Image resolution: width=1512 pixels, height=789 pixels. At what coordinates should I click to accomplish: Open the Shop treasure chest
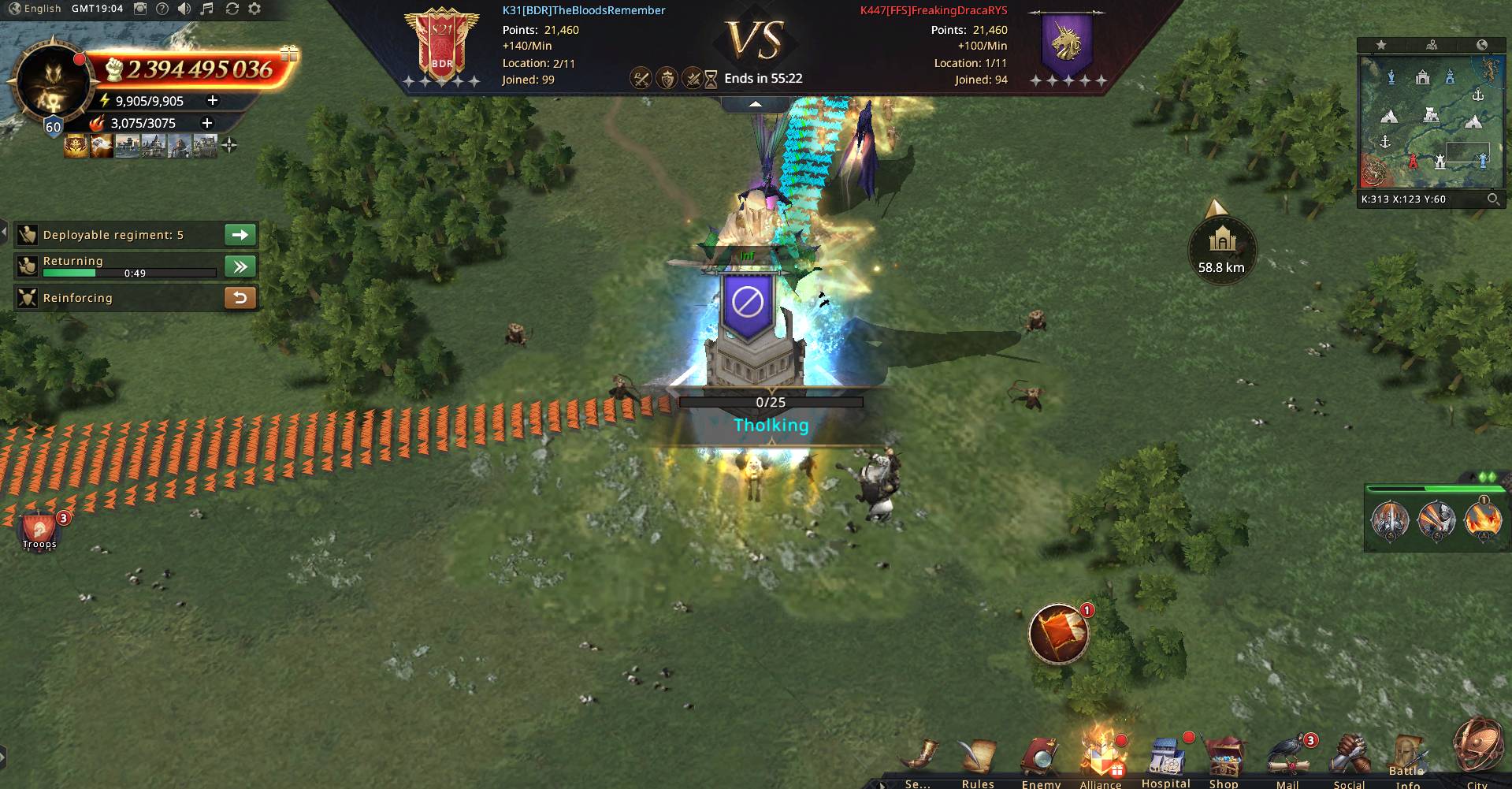[1224, 761]
